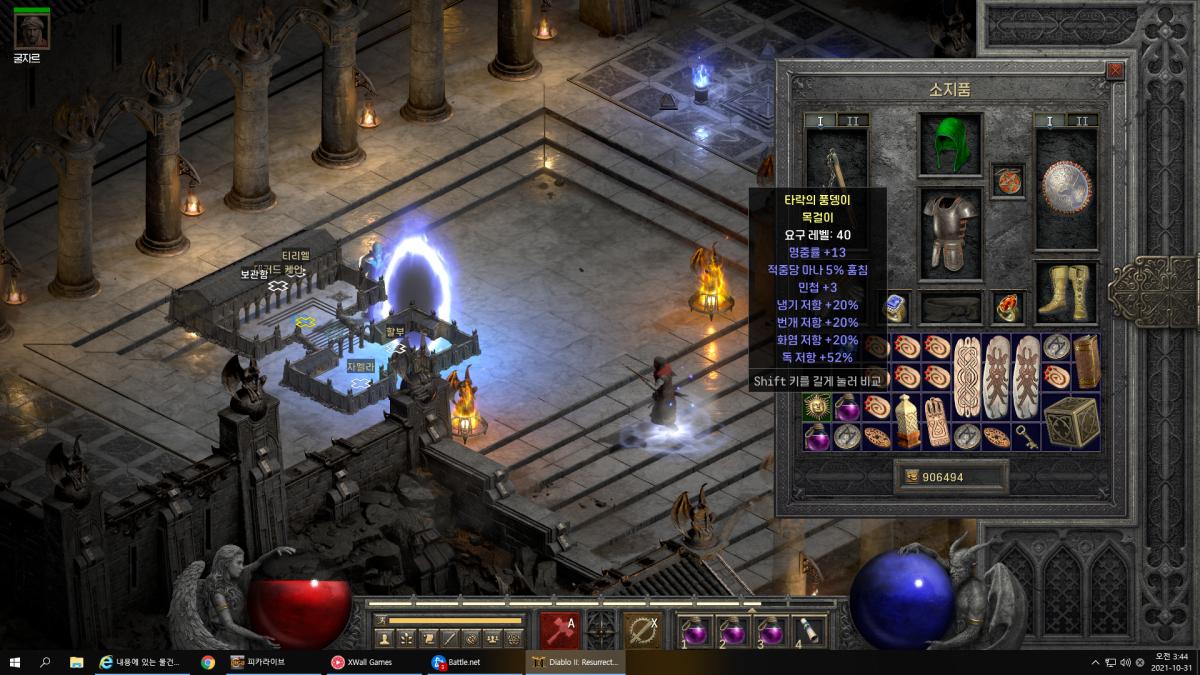
Task: Select the round shield in the off-hand slot
Action: (x=1065, y=185)
